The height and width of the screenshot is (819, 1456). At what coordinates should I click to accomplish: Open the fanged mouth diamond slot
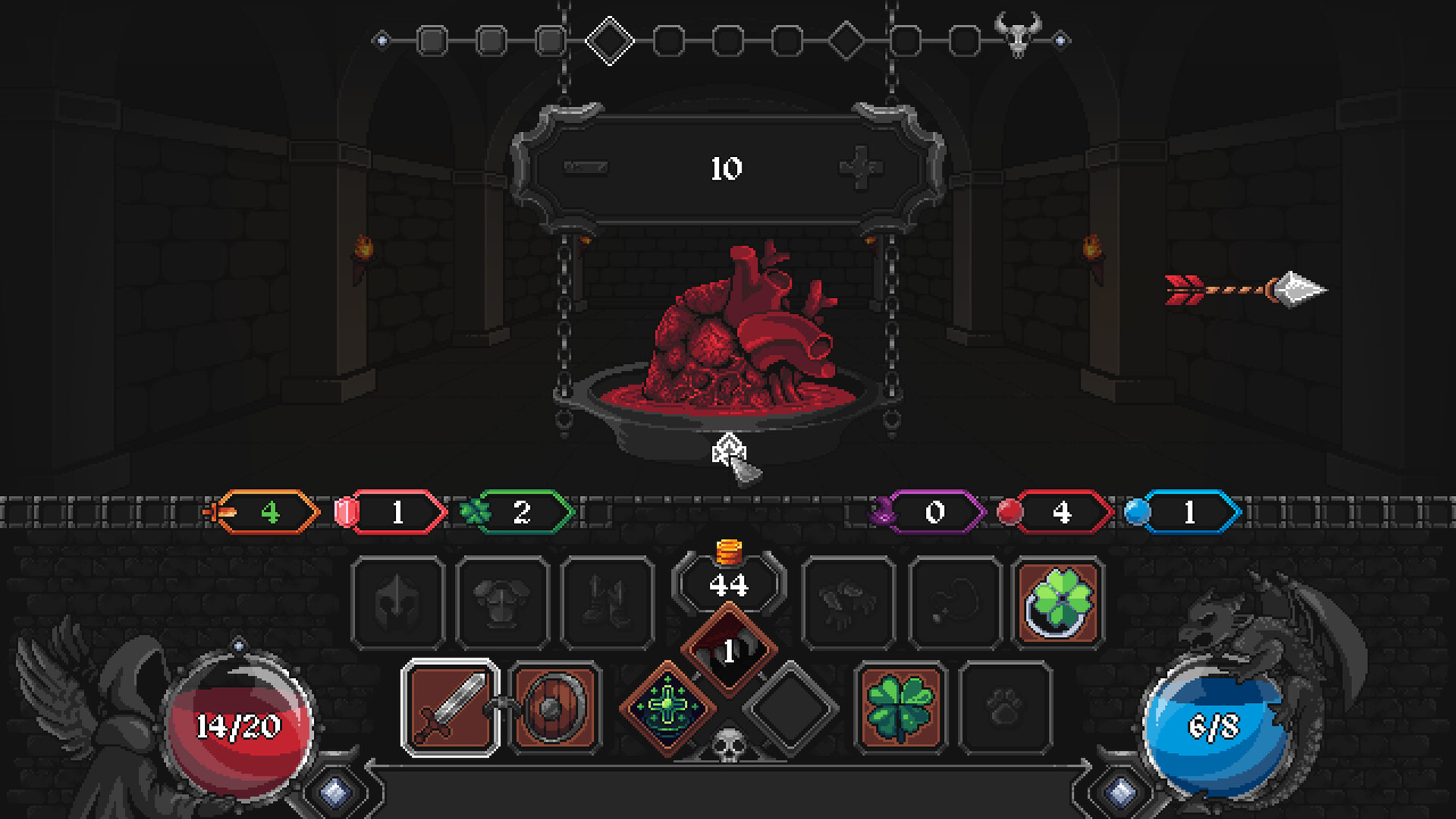coord(728,650)
